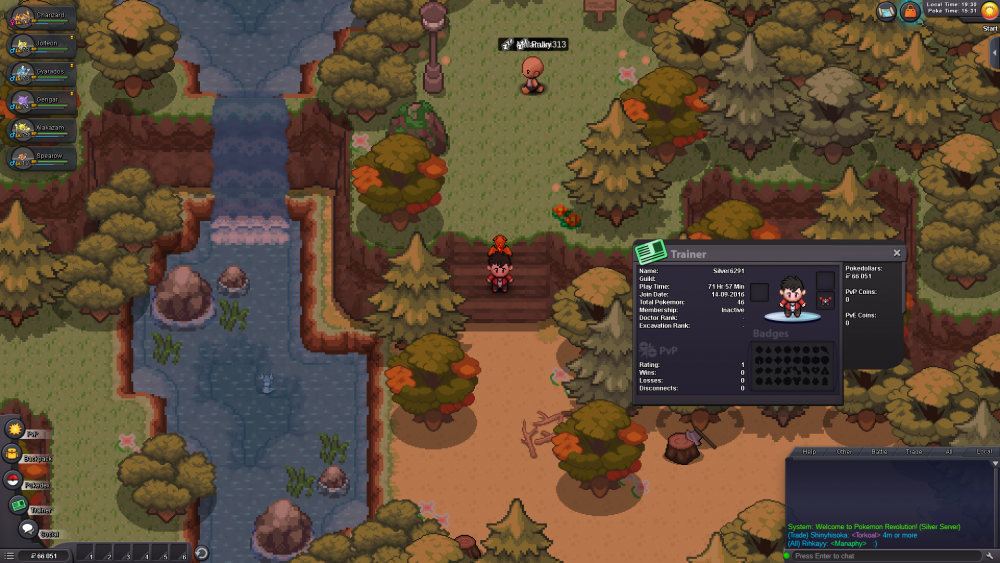
Task: Open the Social menu
Action: pyautogui.click(x=28, y=529)
